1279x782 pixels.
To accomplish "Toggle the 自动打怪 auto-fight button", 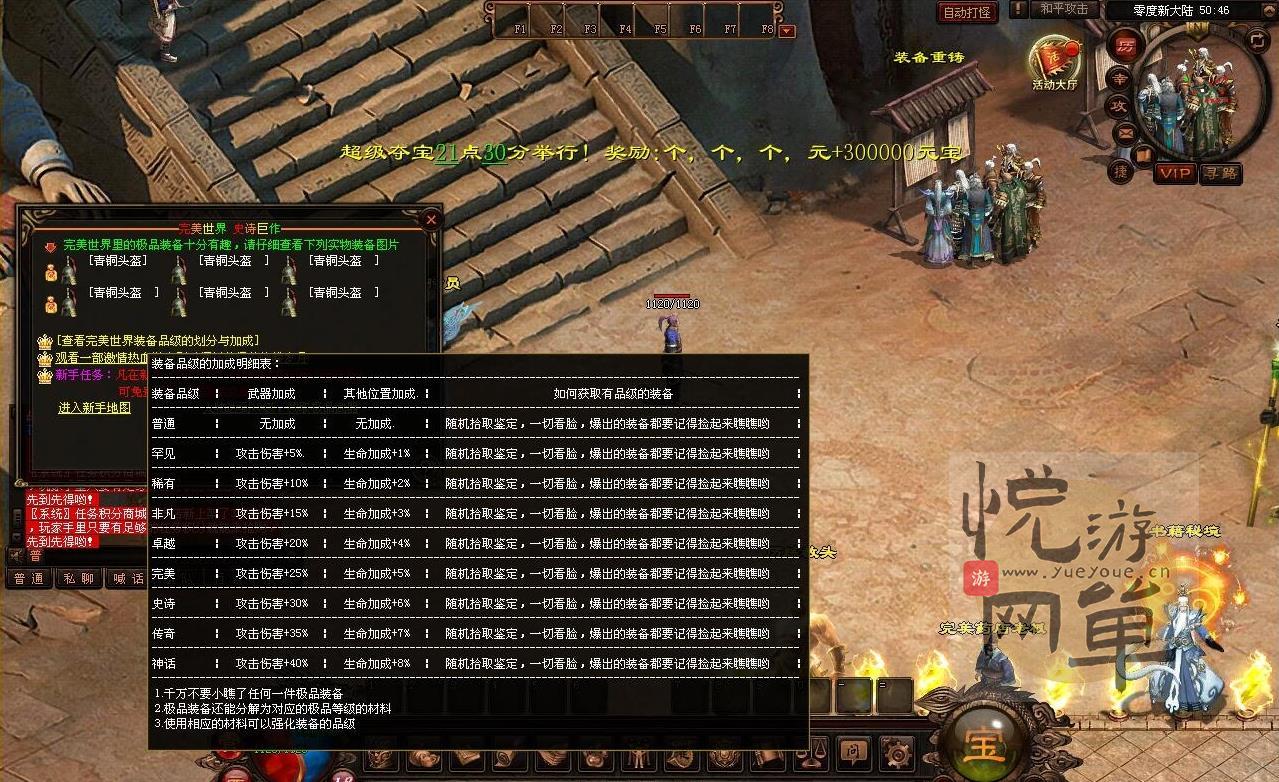I will pos(968,12).
